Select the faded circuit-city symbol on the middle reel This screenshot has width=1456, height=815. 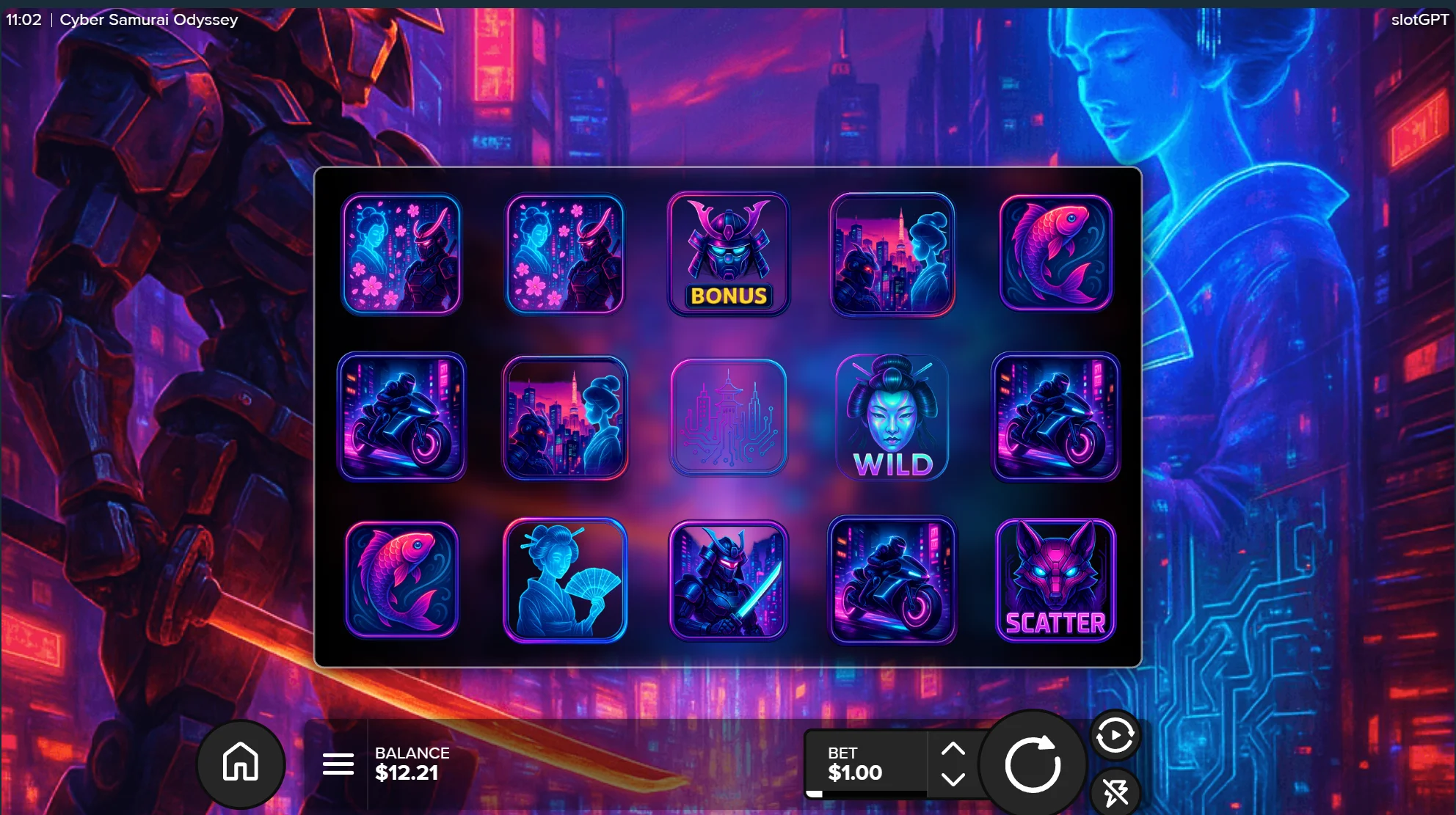tap(728, 418)
